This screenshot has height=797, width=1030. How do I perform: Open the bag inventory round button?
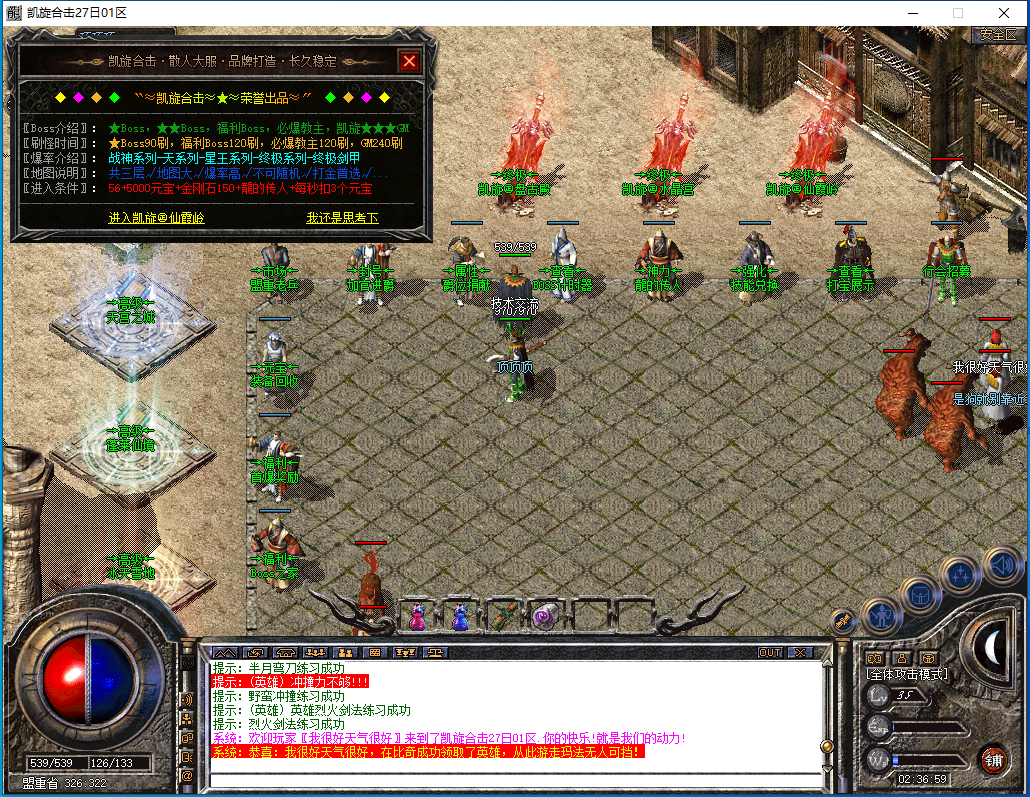tap(921, 595)
